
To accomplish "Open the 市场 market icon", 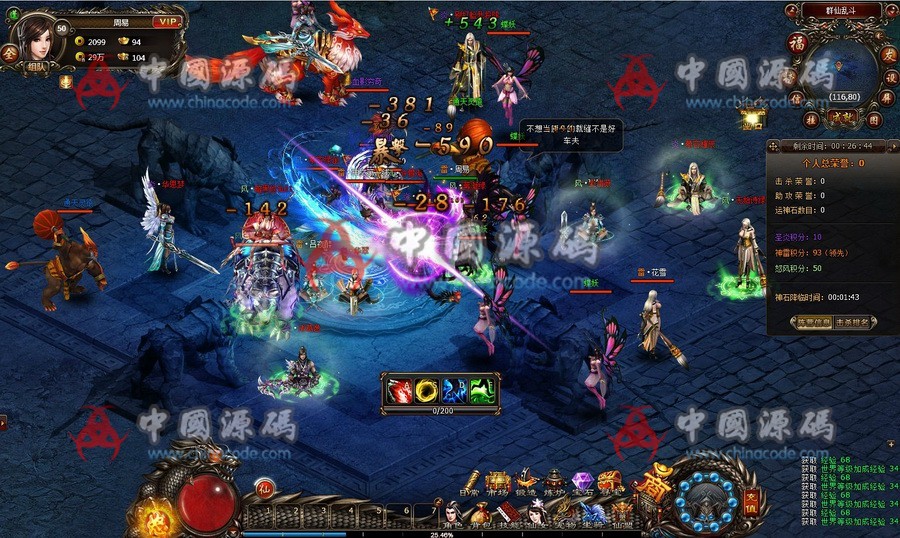I will (x=497, y=483).
